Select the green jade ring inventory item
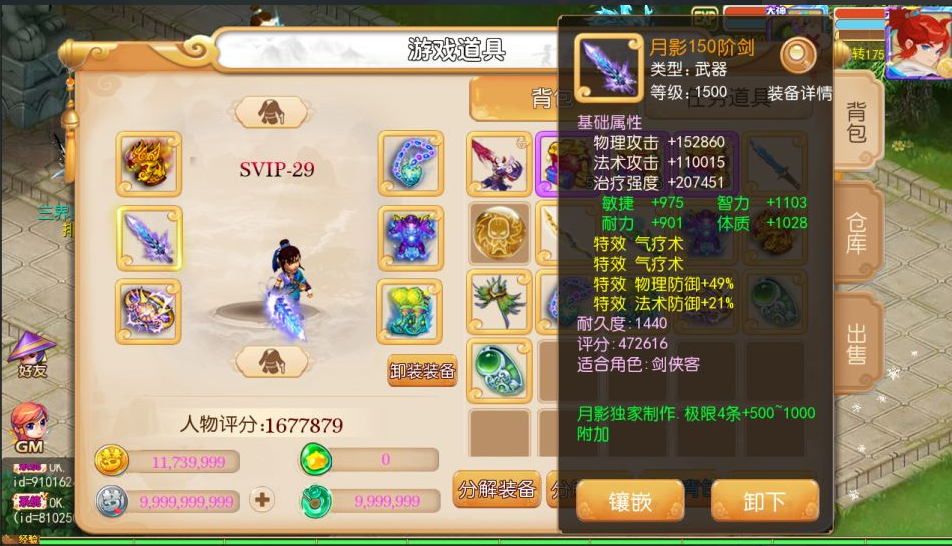Viewport: 952px width, 546px height. tap(499, 369)
